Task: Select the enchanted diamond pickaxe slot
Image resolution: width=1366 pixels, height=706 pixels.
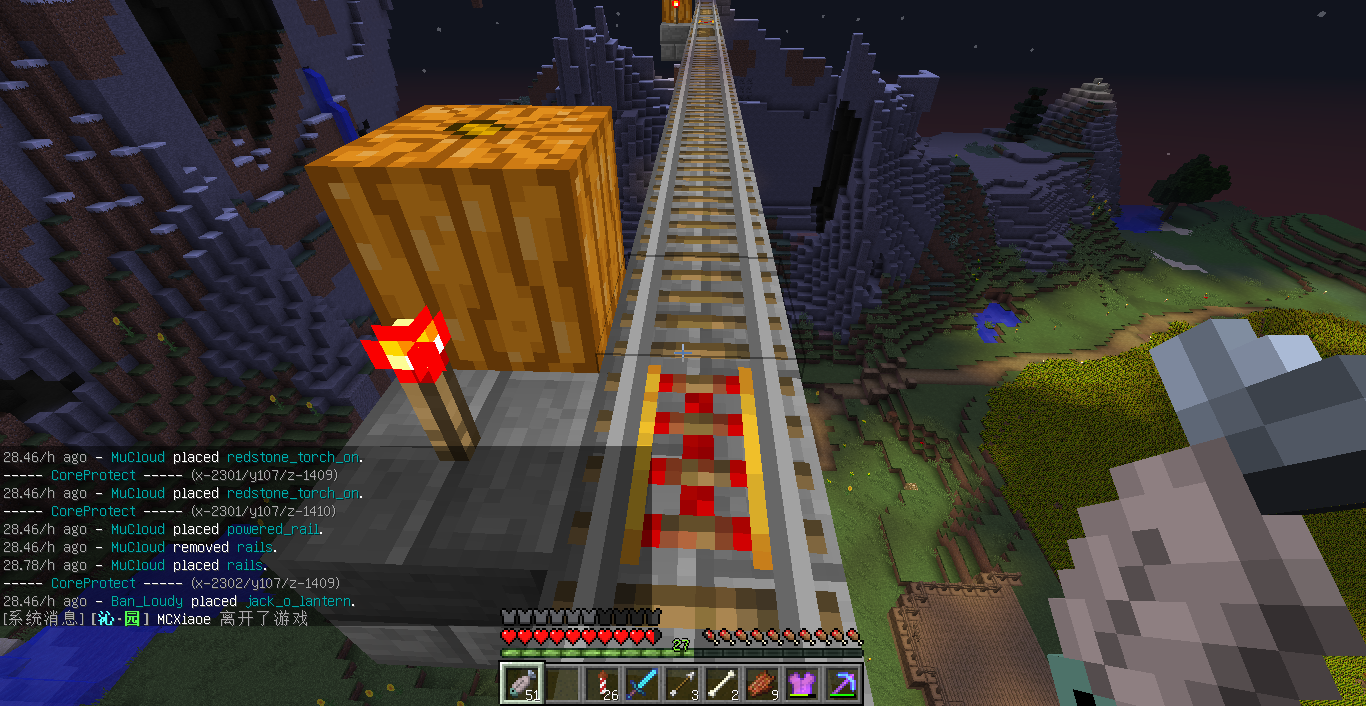Action: click(842, 683)
